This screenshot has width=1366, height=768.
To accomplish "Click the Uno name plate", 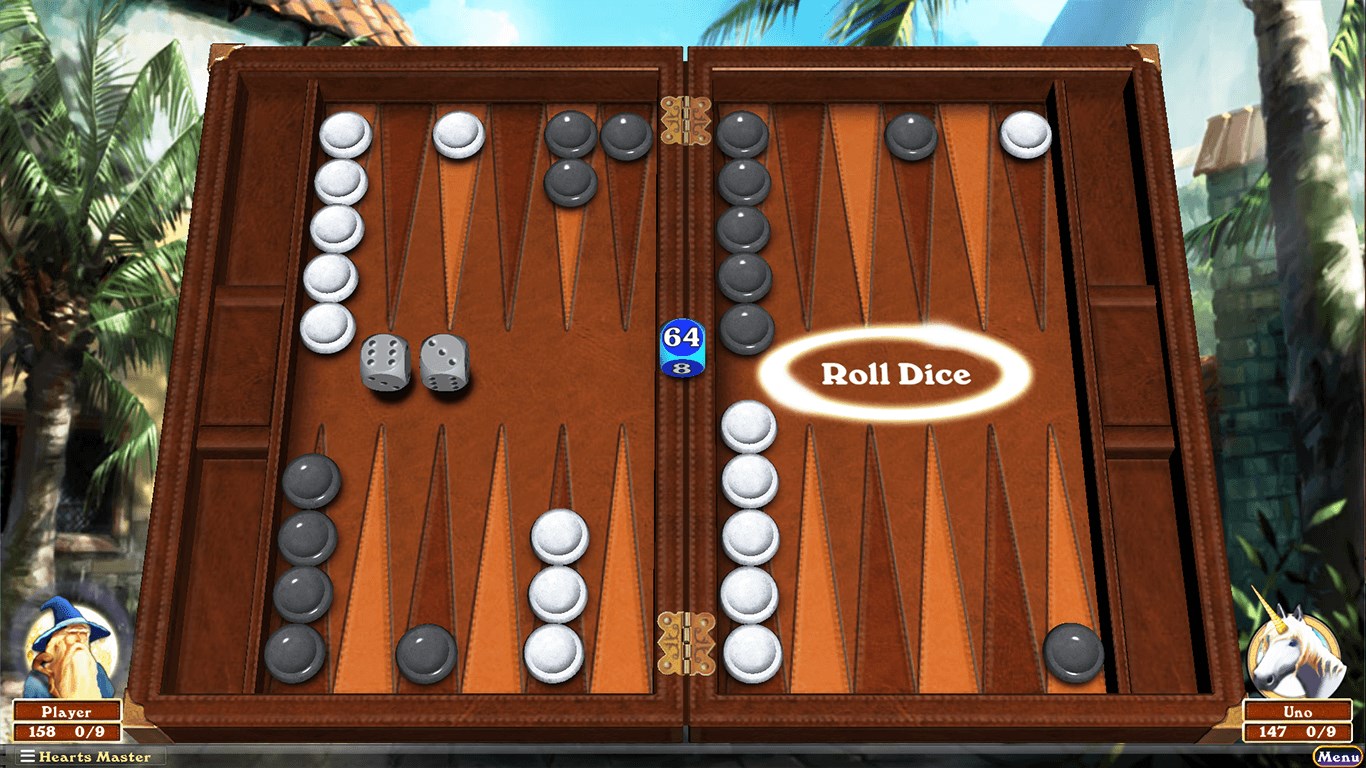I will (1297, 711).
